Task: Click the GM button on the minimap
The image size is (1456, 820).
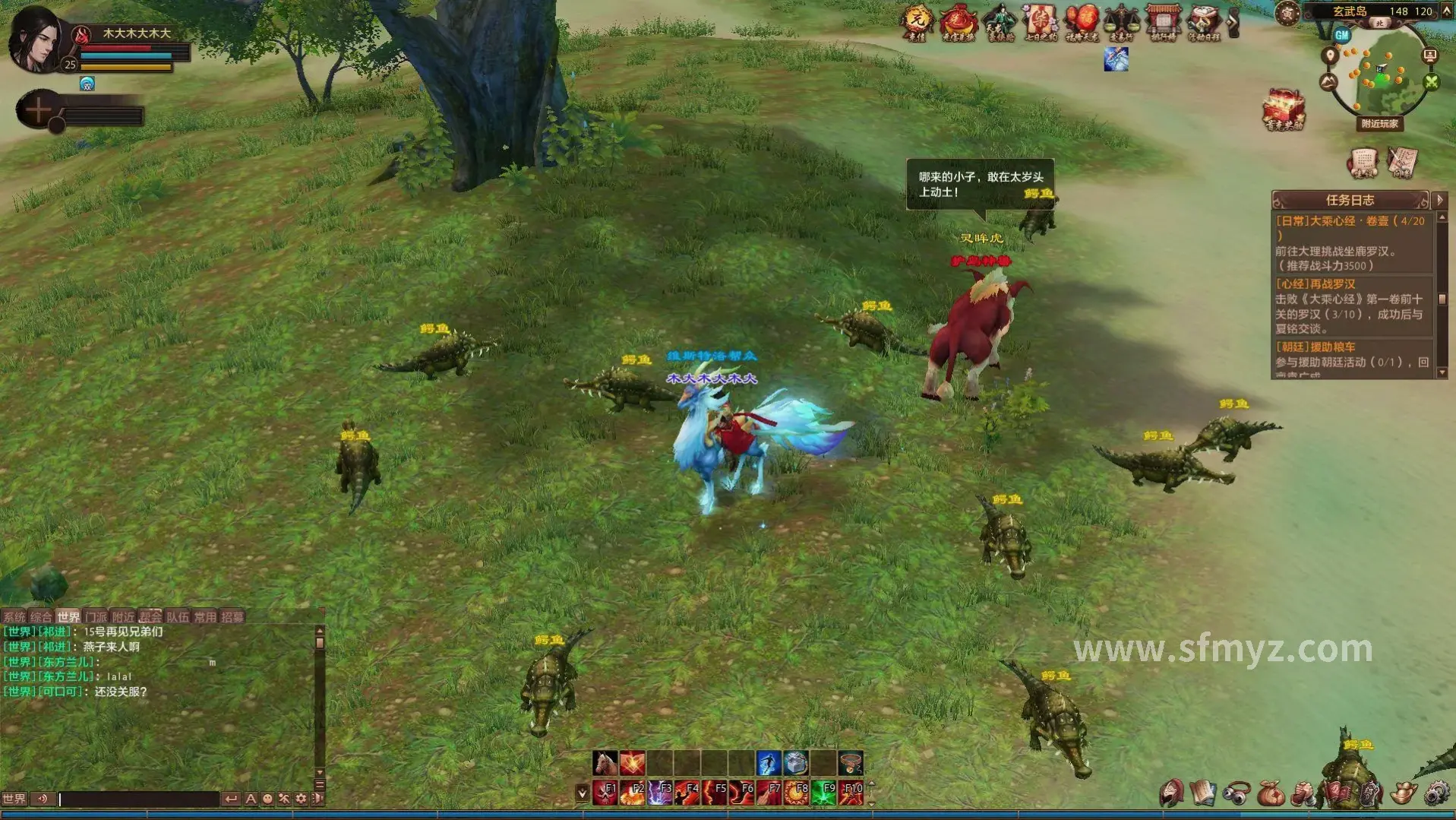Action: 1342,35
